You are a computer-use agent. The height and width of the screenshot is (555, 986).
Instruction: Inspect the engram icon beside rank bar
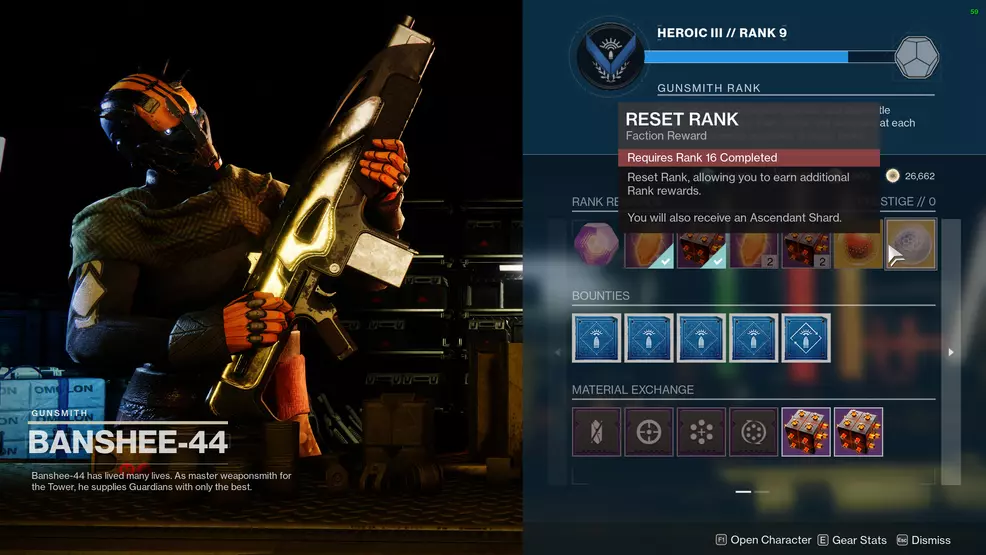pos(917,57)
